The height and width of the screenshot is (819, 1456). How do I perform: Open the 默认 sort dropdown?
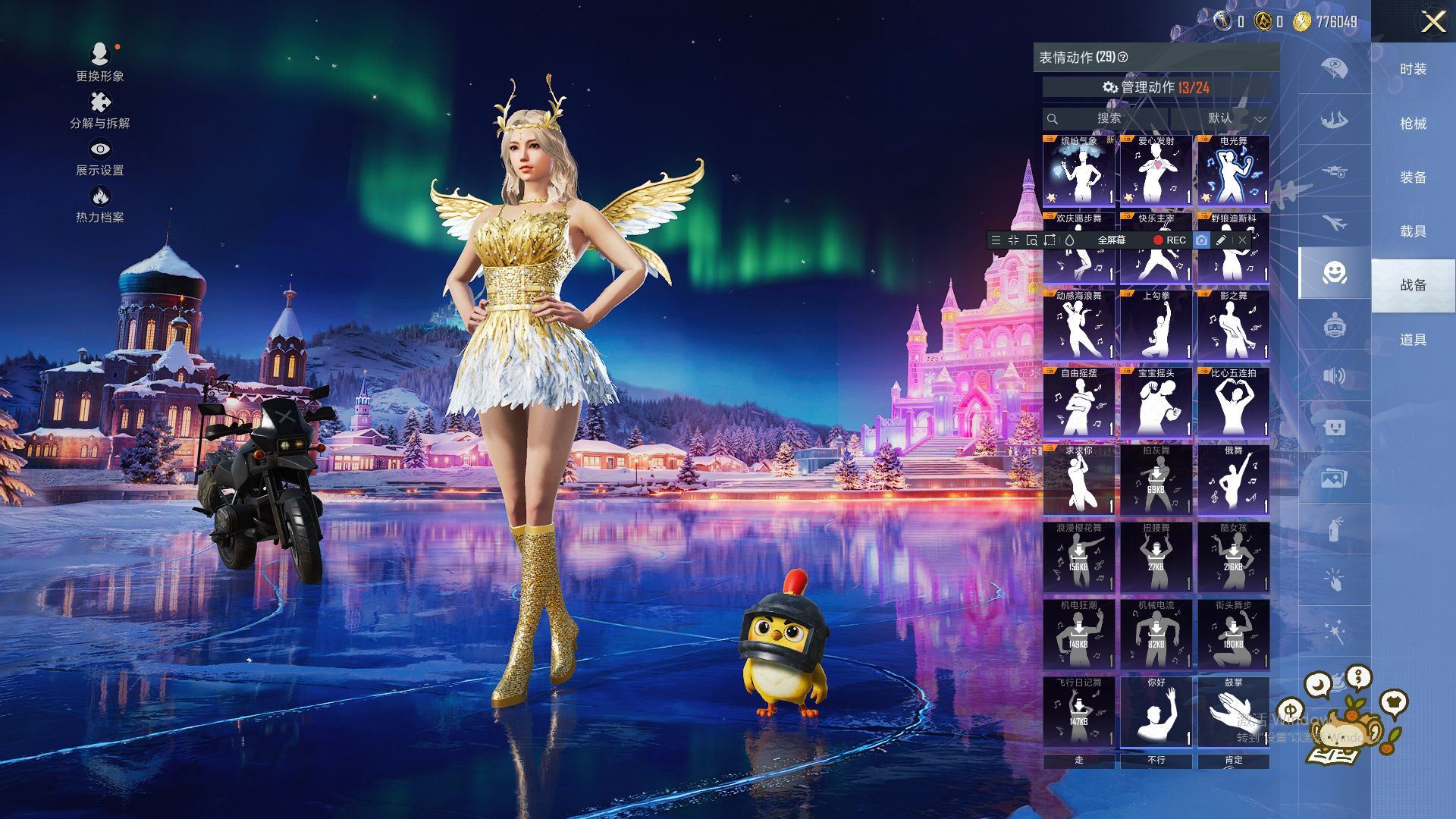point(1220,118)
